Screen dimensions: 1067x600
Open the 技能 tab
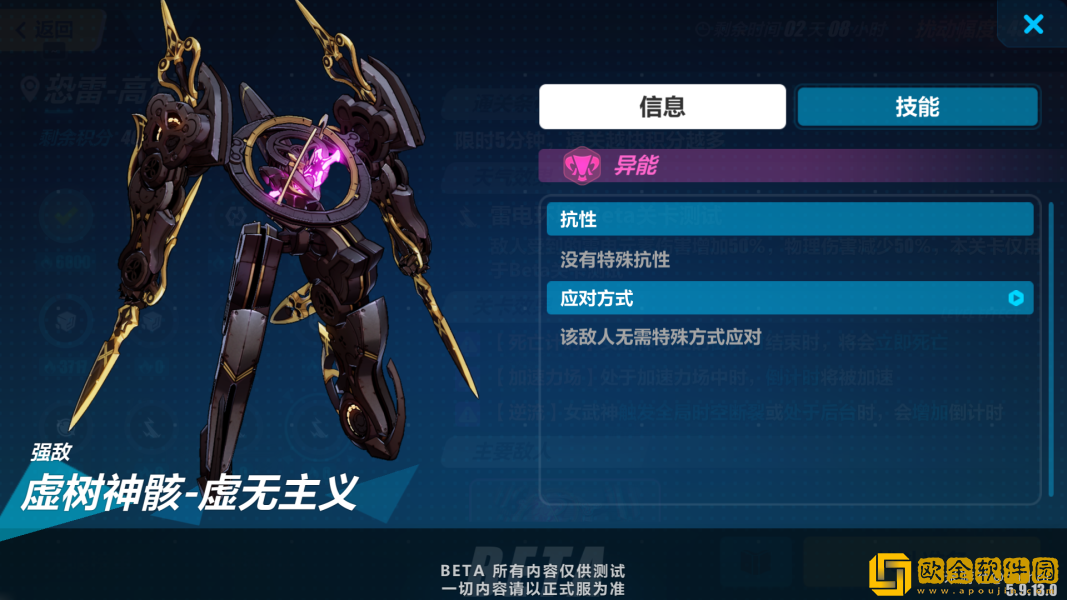point(917,107)
